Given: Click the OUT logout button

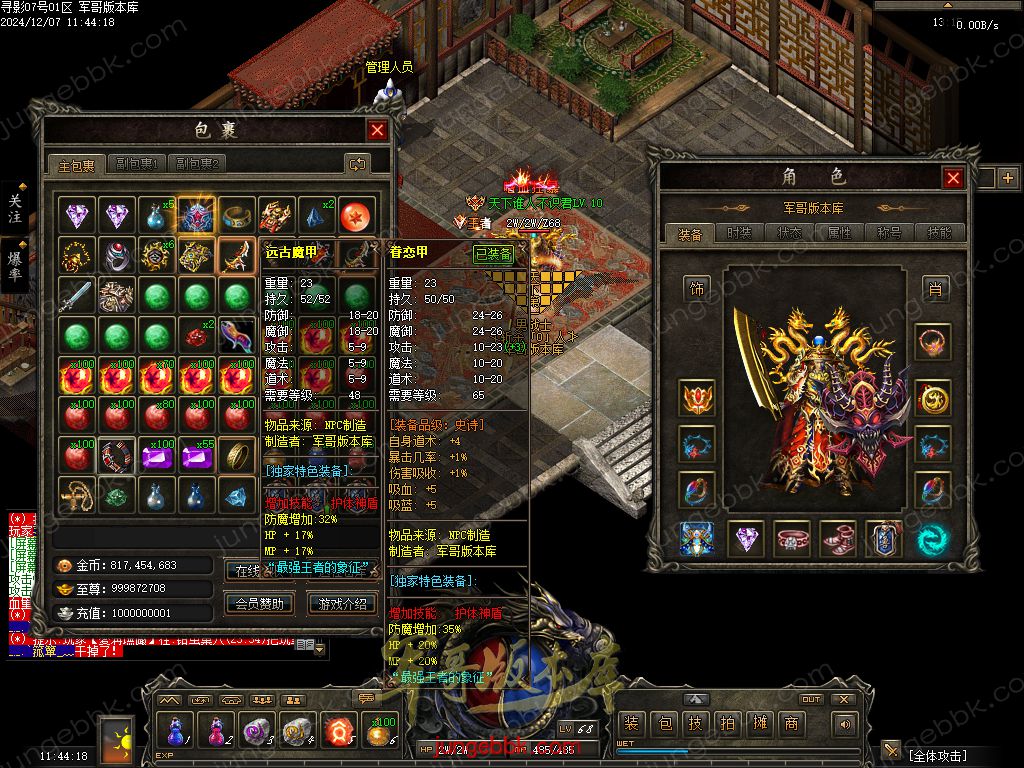Looking at the screenshot, I should click(x=811, y=699).
